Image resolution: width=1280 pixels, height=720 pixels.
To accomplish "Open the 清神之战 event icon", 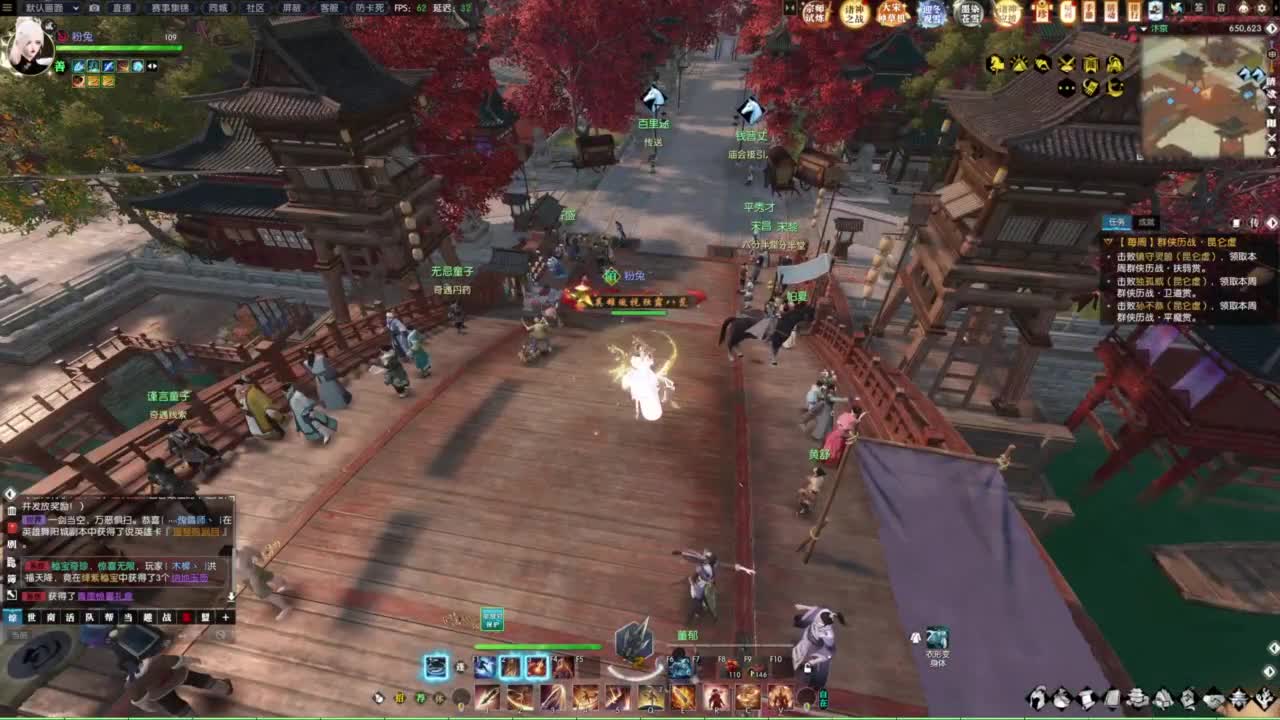I will [853, 15].
